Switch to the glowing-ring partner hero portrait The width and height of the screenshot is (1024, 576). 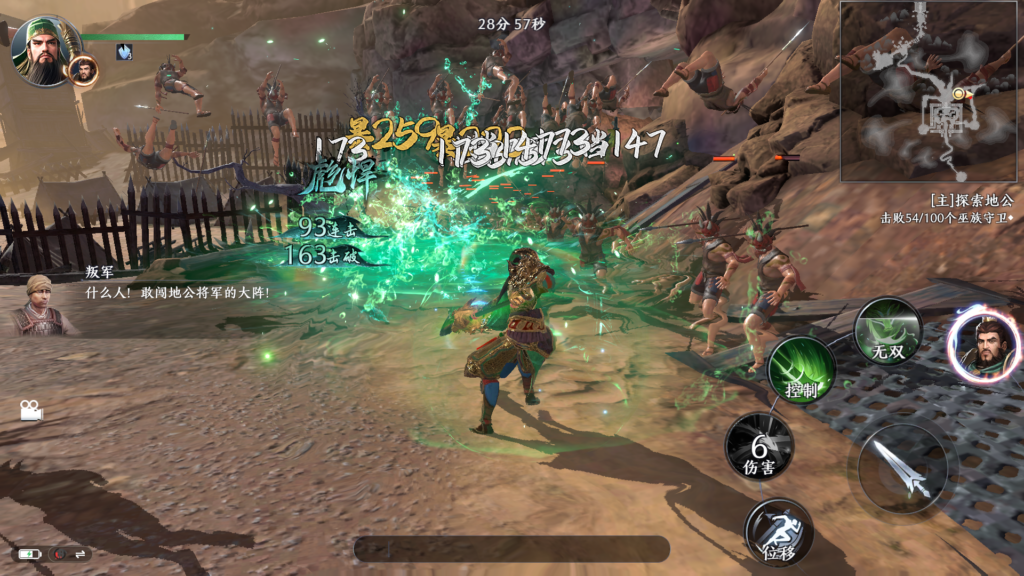984,345
